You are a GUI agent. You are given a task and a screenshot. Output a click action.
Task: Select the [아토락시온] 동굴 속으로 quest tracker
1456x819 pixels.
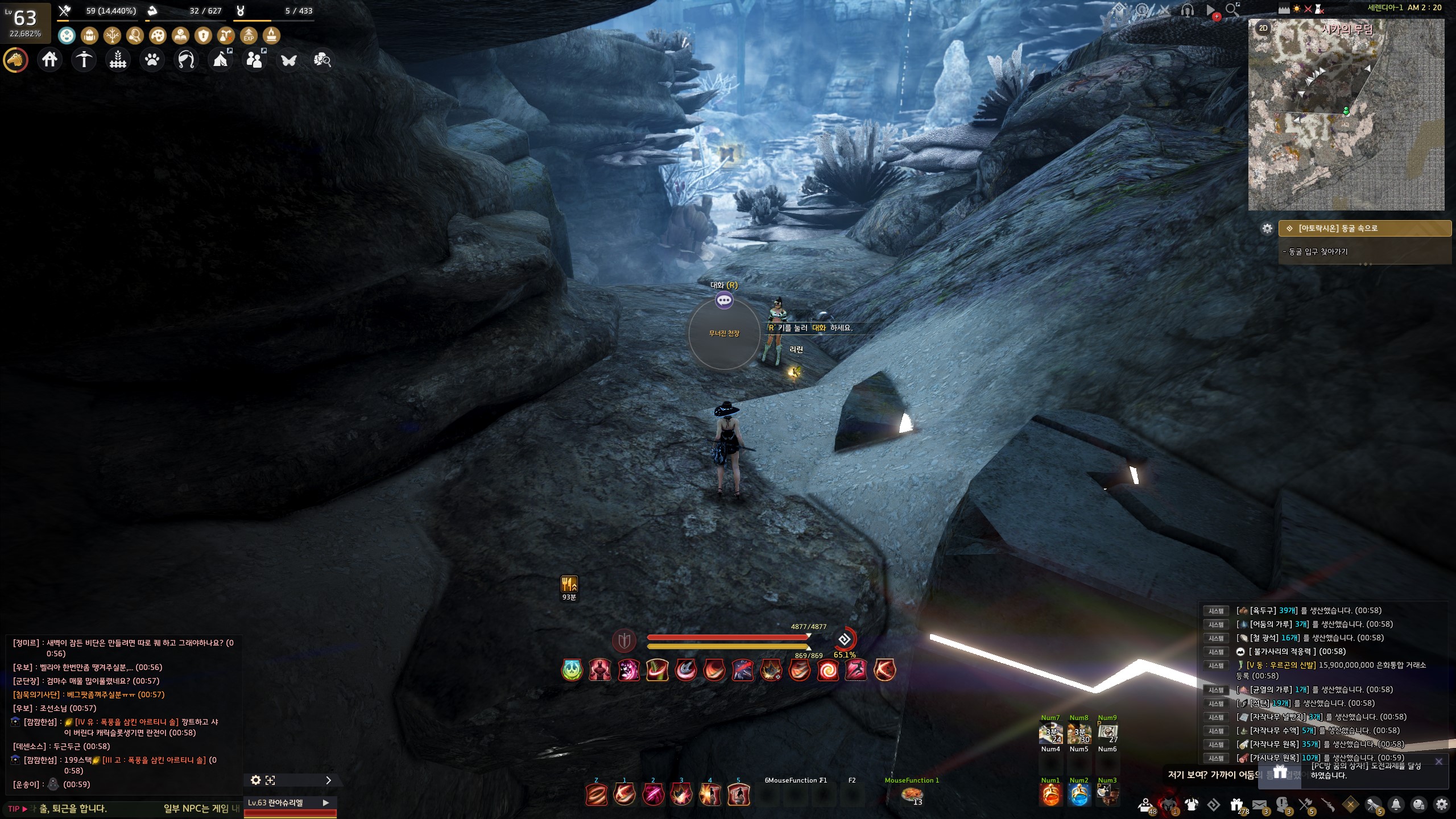[1364, 228]
